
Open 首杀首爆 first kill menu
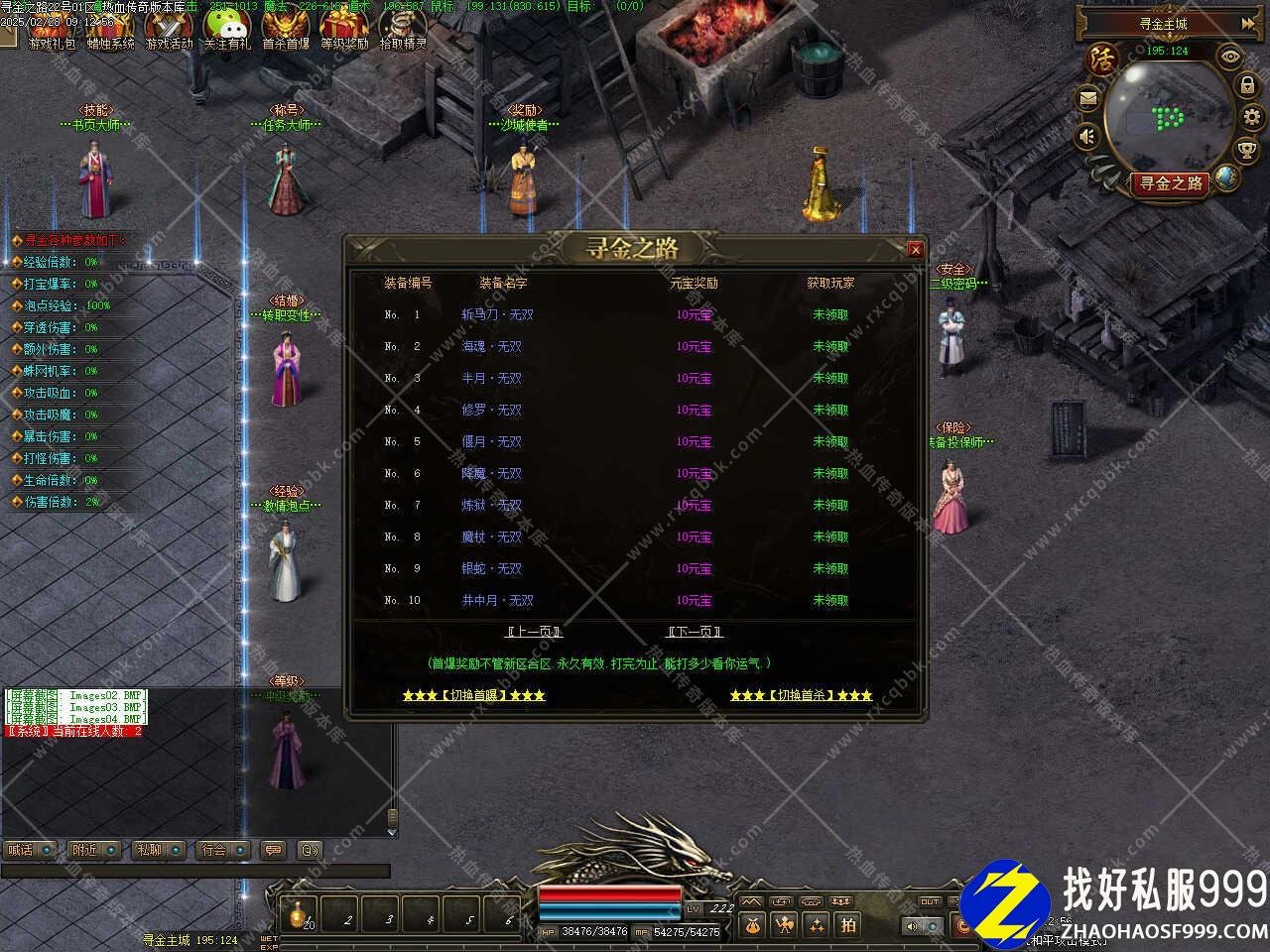[x=286, y=28]
